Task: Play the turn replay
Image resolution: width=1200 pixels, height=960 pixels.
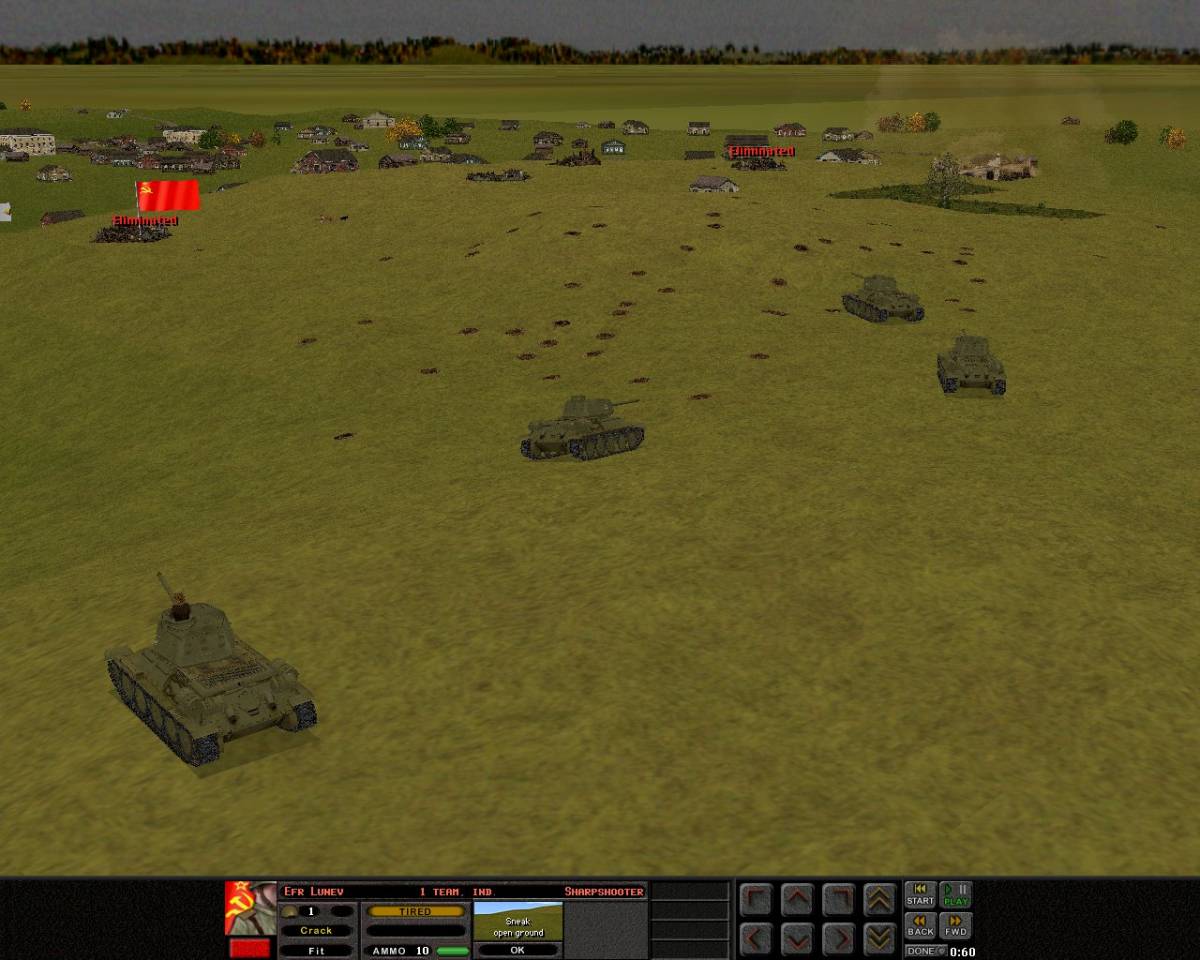Action: (956, 894)
